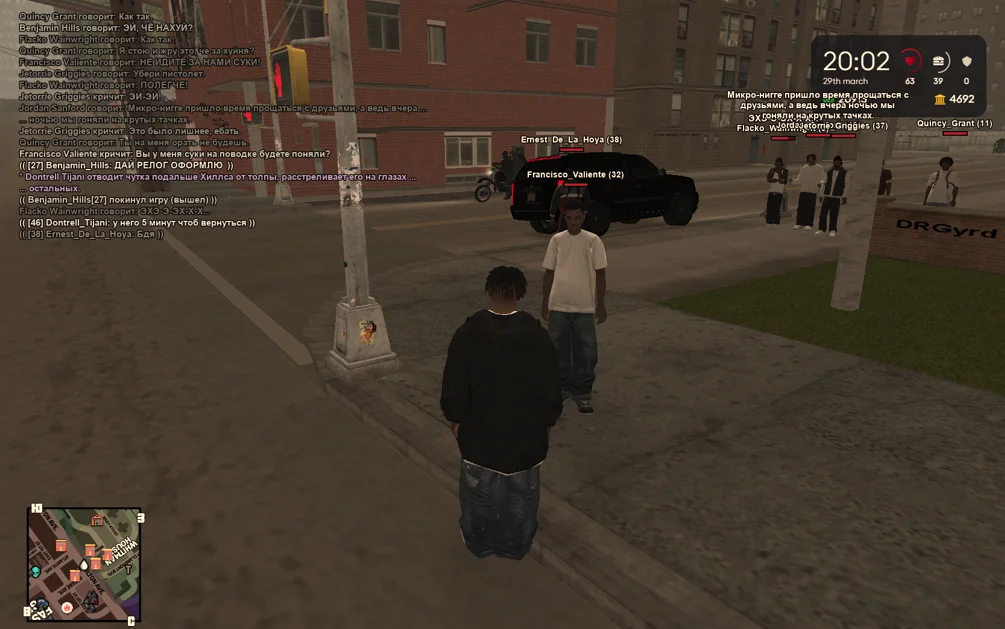Click the gold bank icon beside 4692
Viewport: 1005px width, 629px height.
tap(939, 99)
